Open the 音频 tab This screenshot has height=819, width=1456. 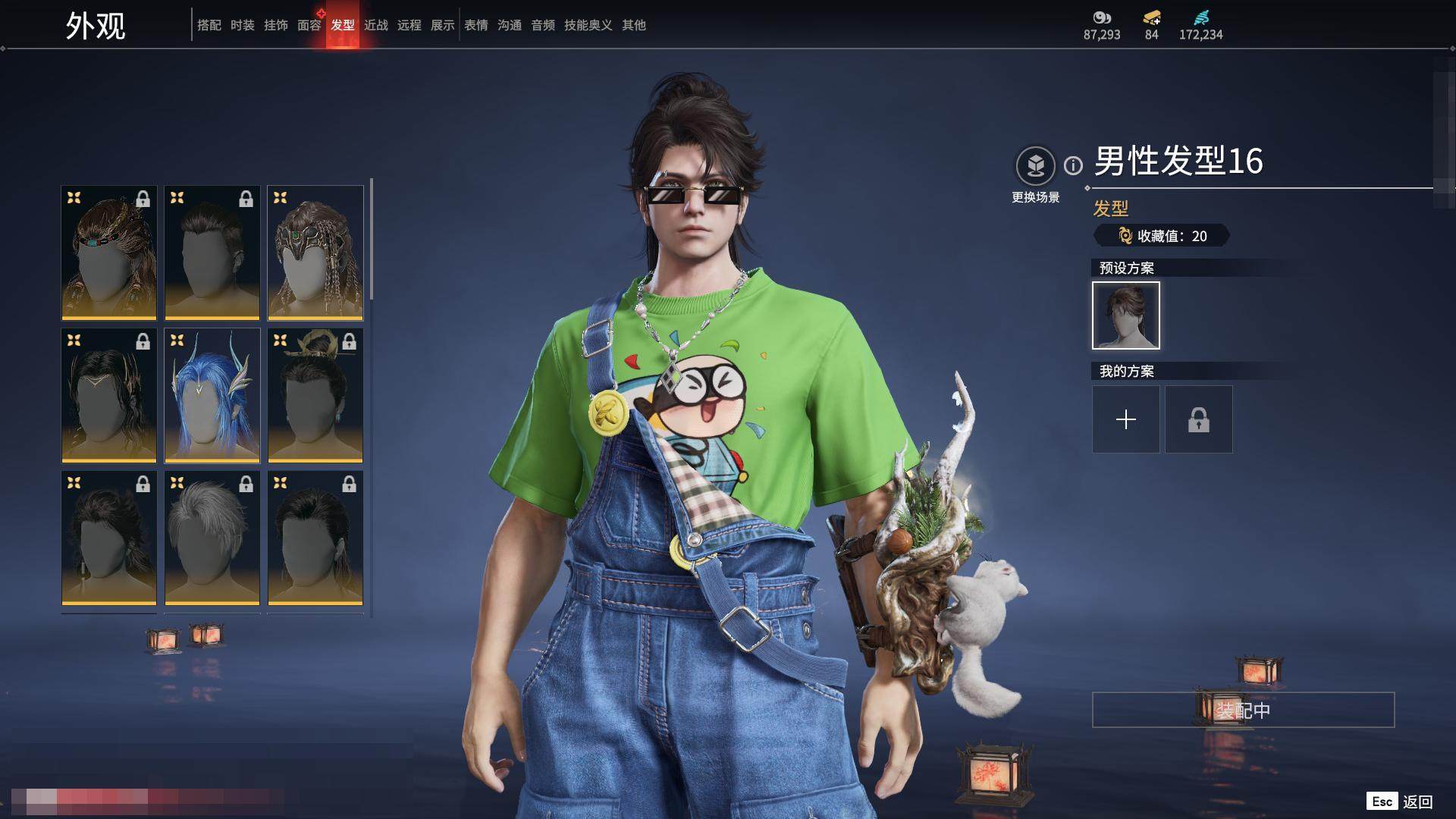(542, 25)
